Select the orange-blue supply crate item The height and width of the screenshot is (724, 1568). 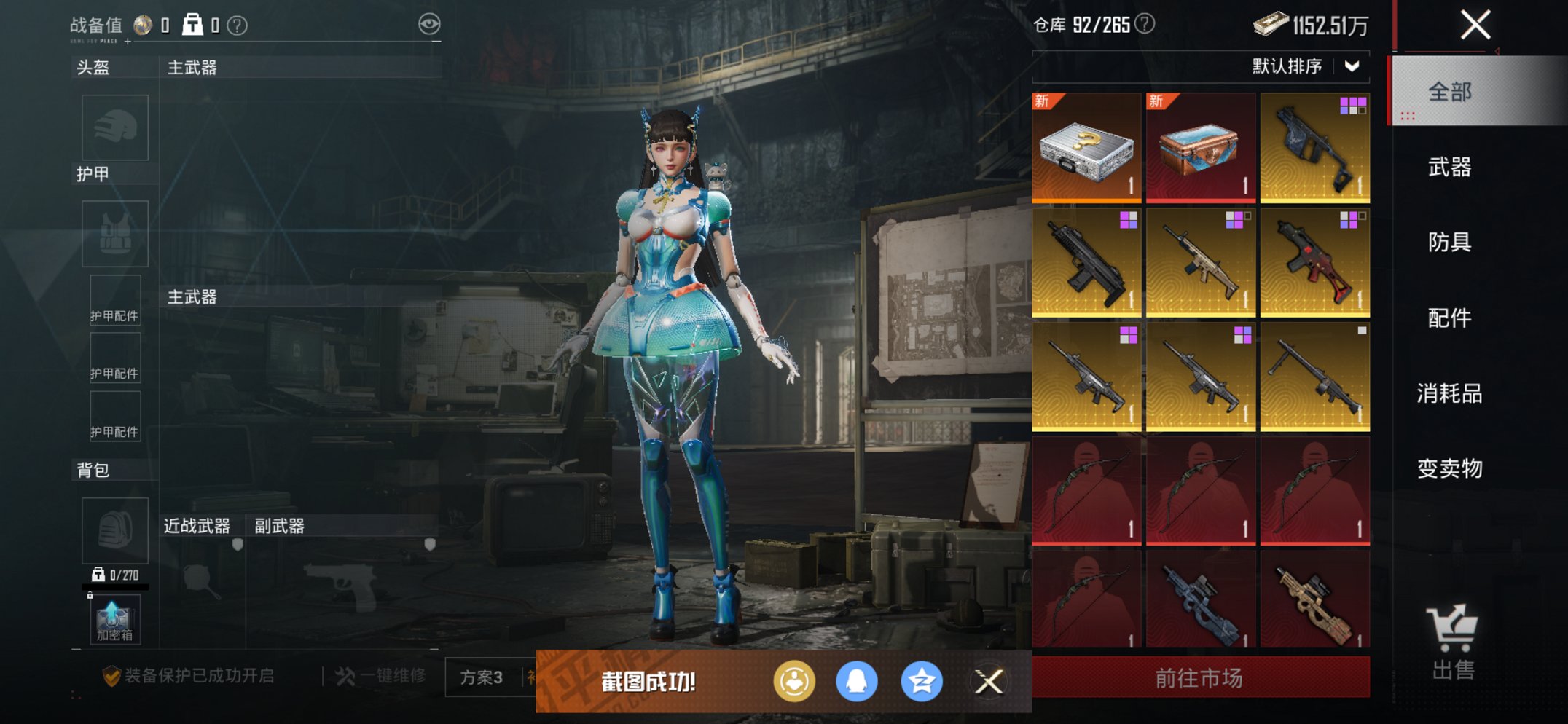click(x=1200, y=148)
